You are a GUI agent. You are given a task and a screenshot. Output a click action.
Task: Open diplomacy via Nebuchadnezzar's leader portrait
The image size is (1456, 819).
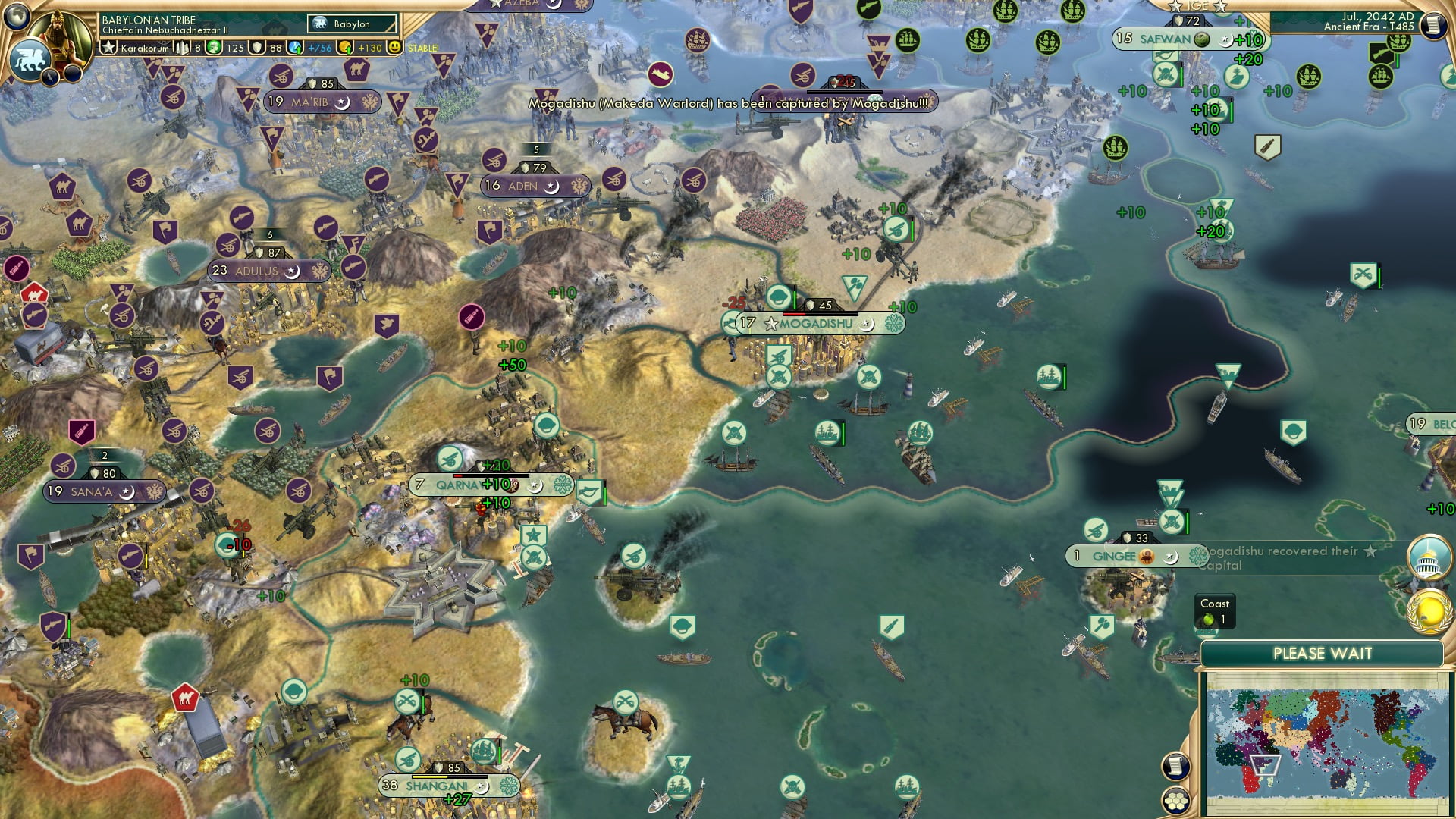pyautogui.click(x=57, y=34)
